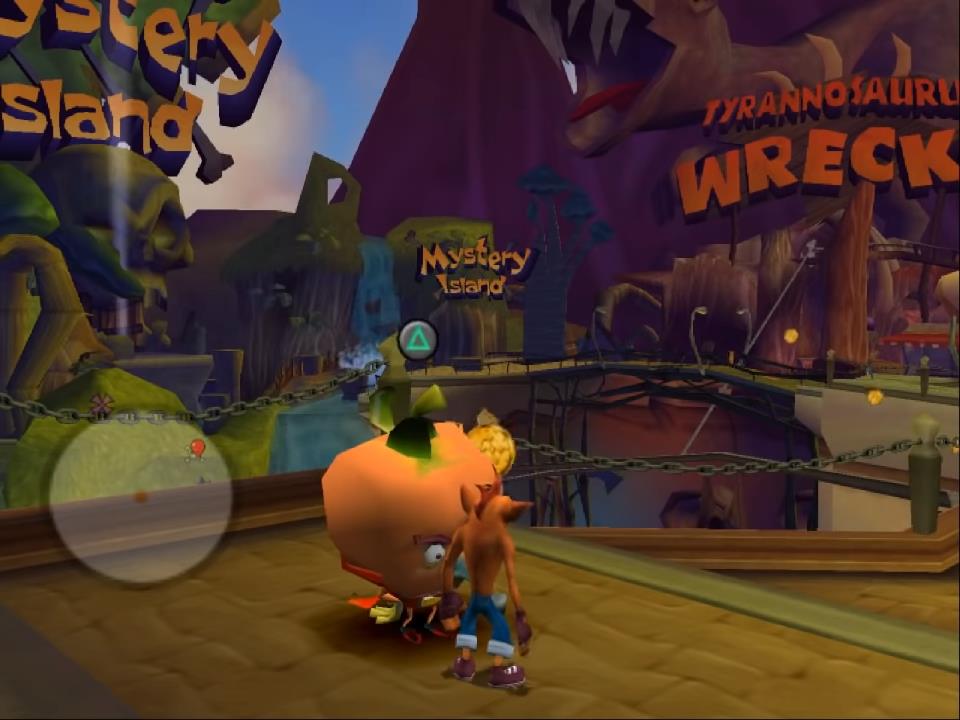The image size is (960, 720).
Task: Select the red balloon marker on the minimap
Action: (x=197, y=448)
